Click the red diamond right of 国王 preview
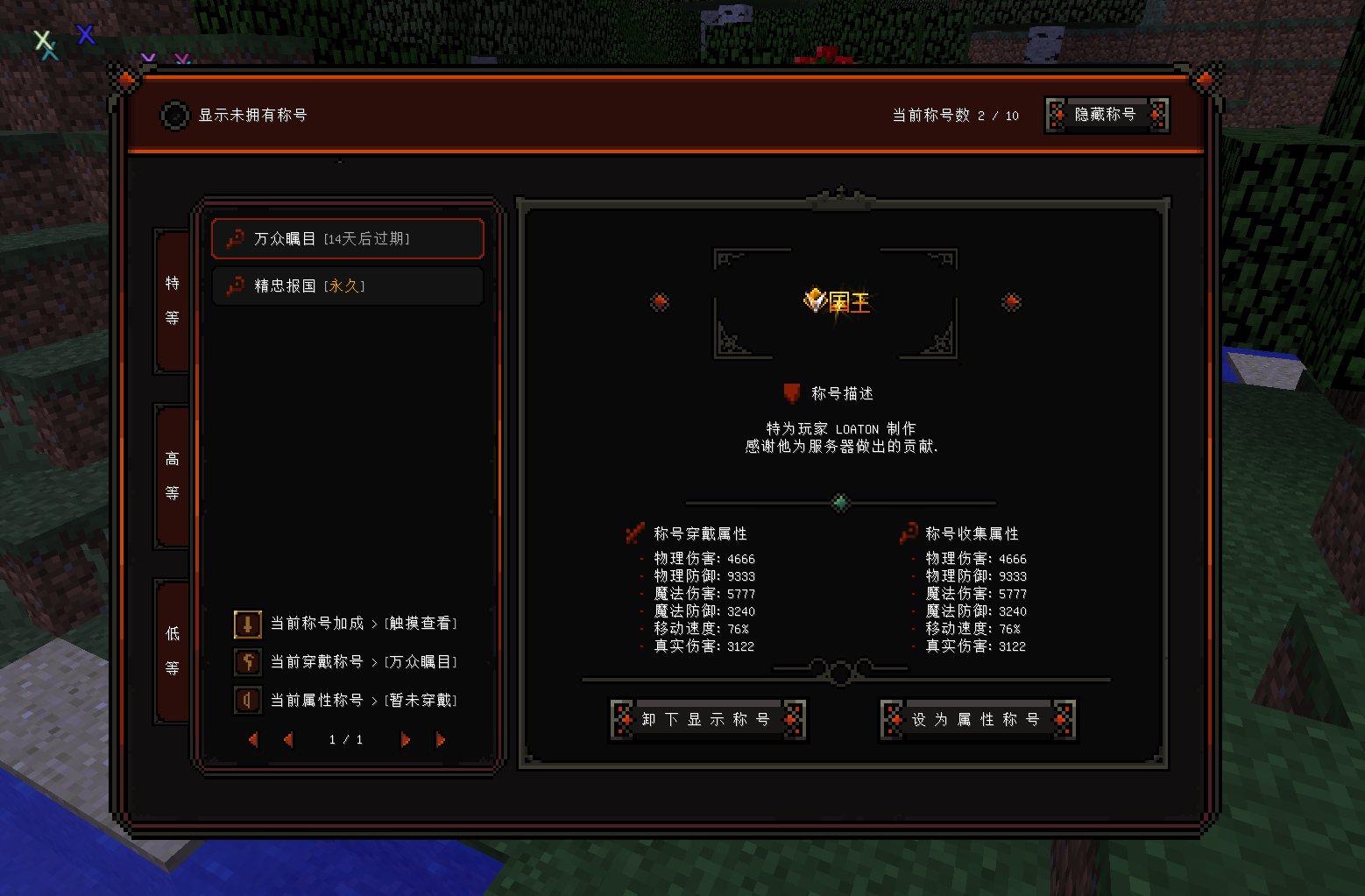The image size is (1365, 896). [x=1011, y=302]
